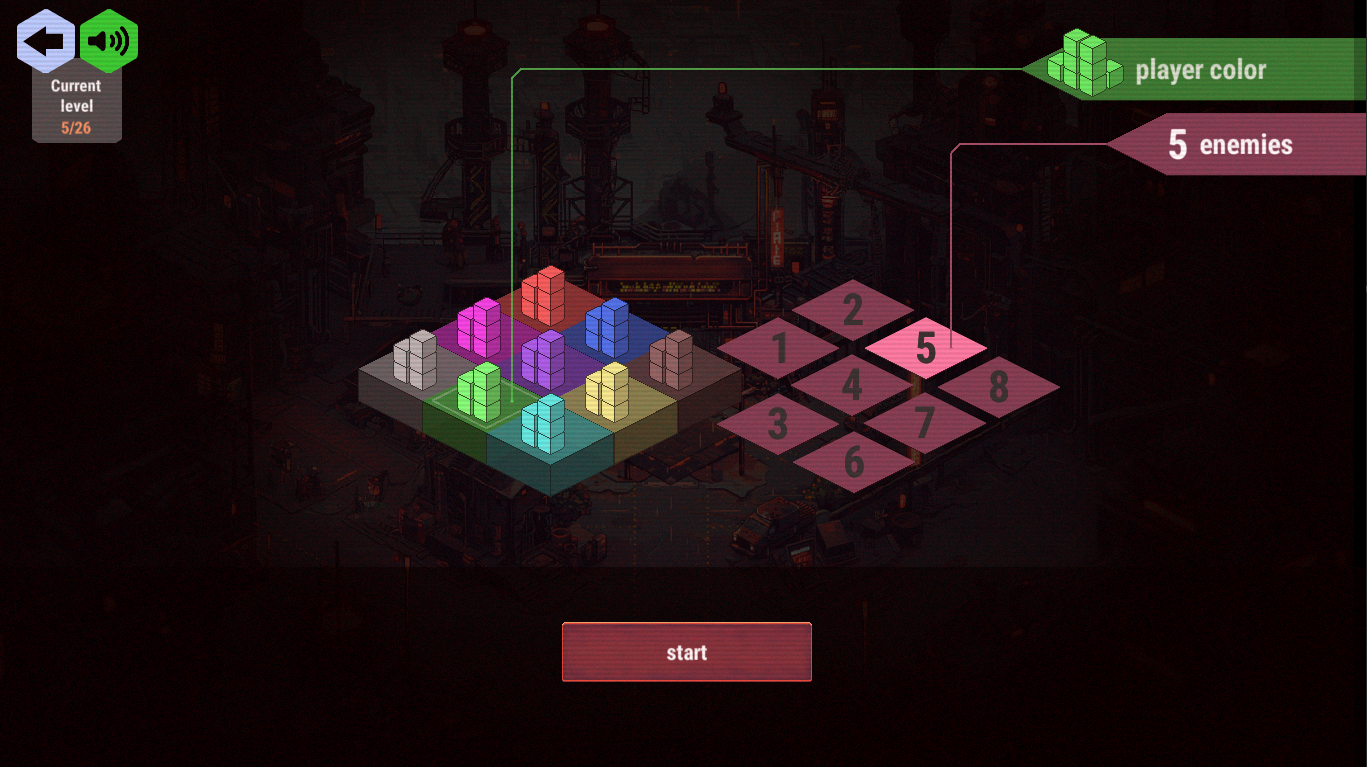Screen dimensions: 1367x767
Task: Select the yellow cube stack
Action: (607, 391)
